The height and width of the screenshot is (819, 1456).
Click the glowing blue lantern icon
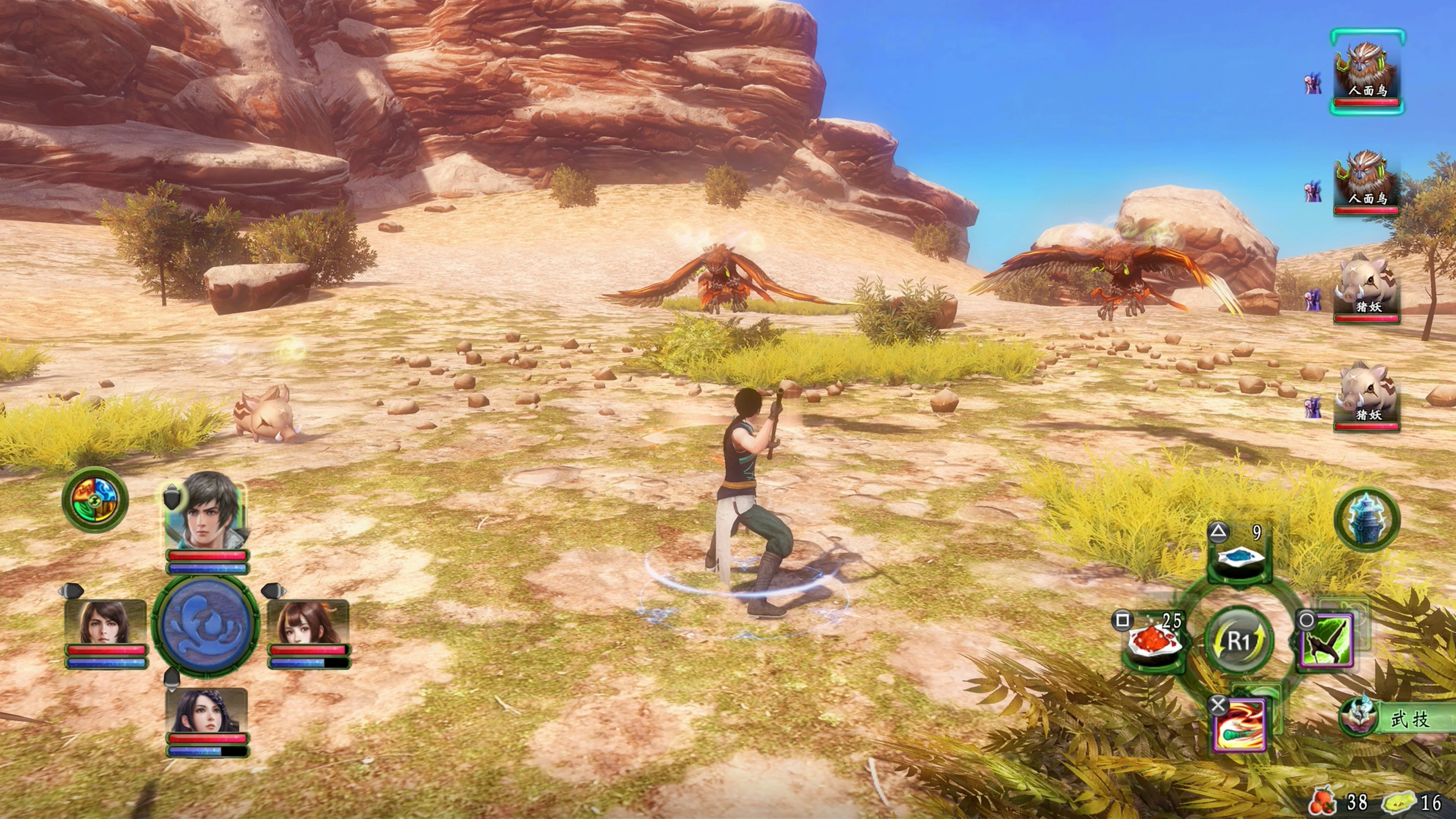click(x=1367, y=519)
